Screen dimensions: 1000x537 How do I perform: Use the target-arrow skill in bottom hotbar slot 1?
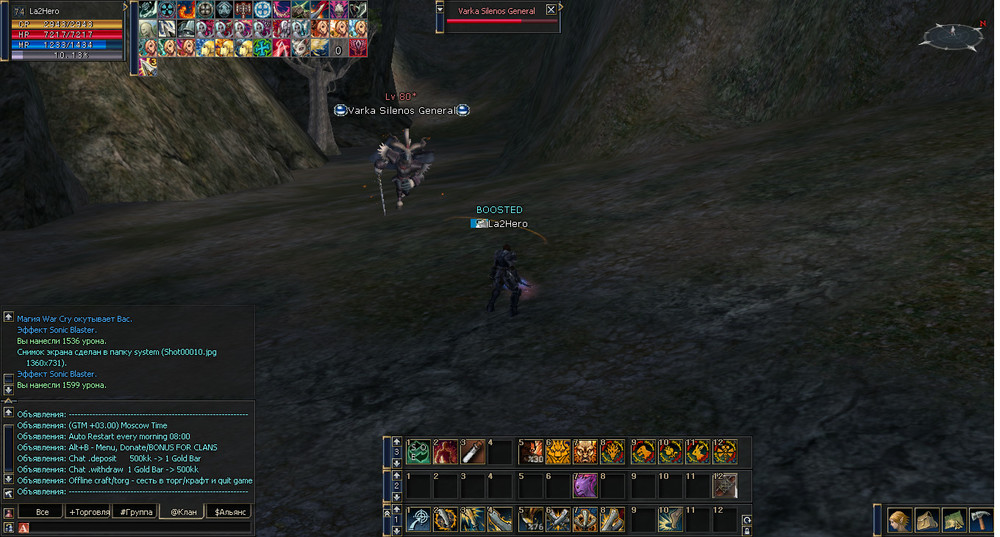click(418, 520)
